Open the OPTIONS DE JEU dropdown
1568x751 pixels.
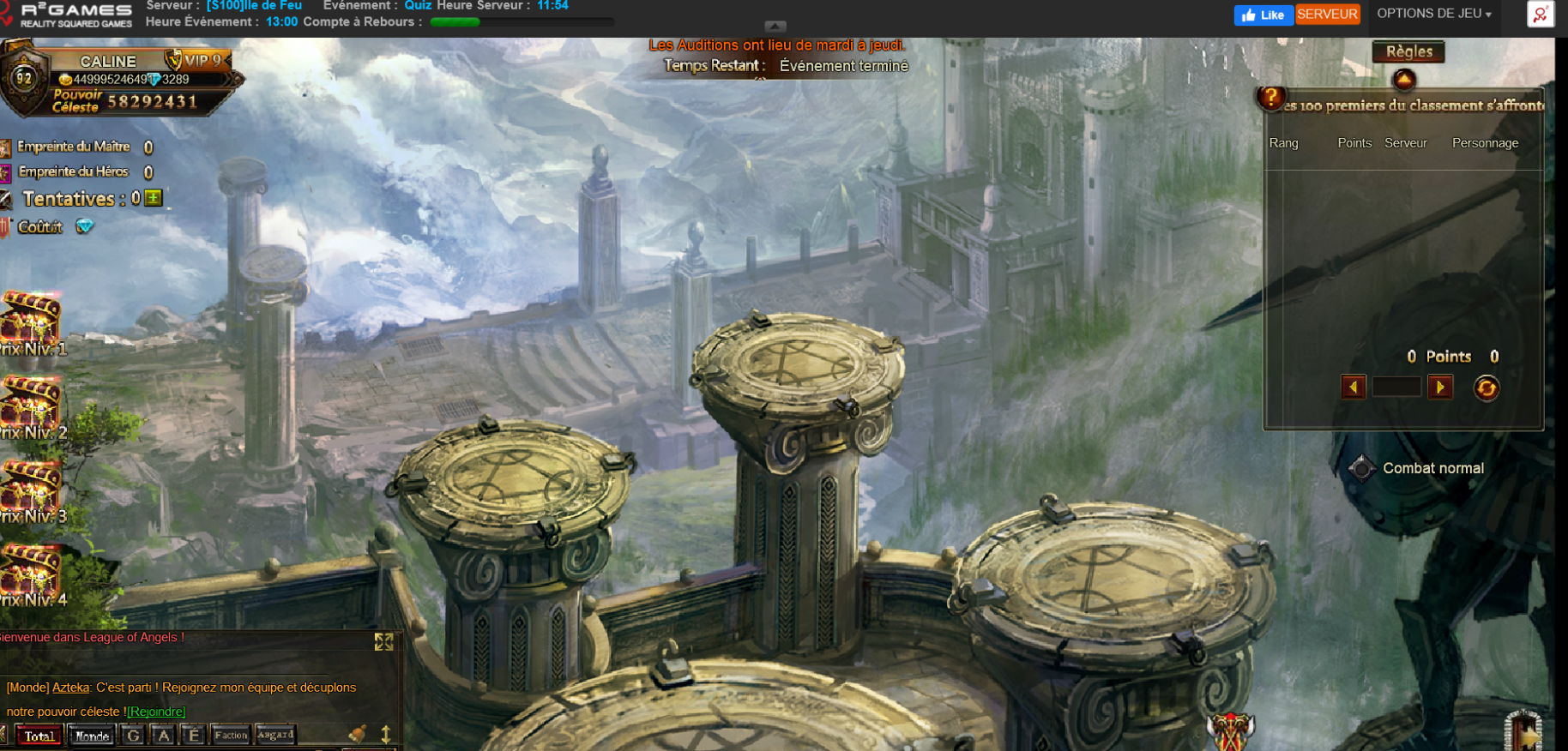(x=1433, y=14)
